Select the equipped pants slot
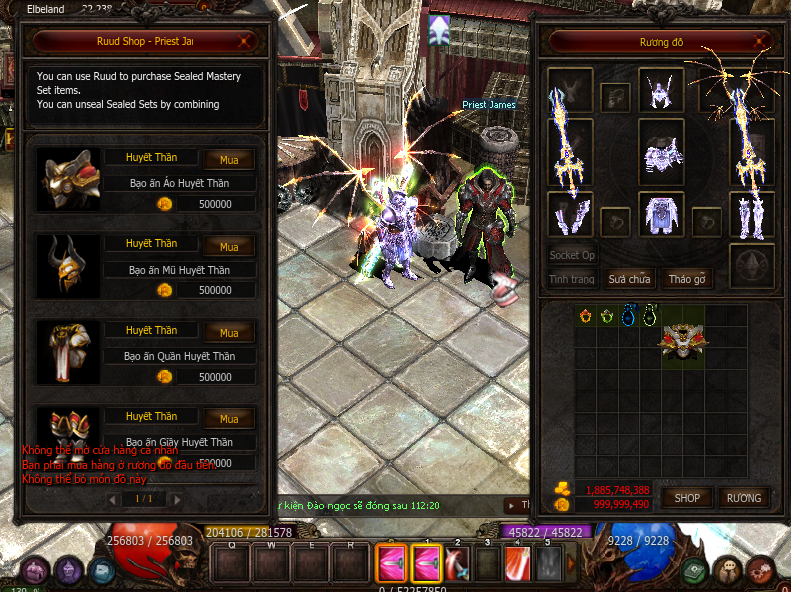Screen dimensions: 791x592 (x=661, y=216)
